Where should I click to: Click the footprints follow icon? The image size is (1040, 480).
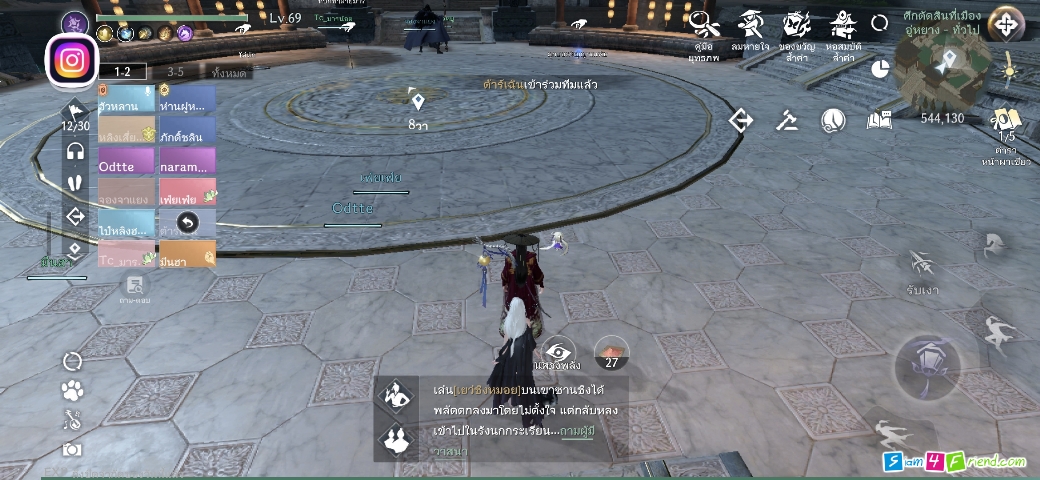(x=75, y=183)
